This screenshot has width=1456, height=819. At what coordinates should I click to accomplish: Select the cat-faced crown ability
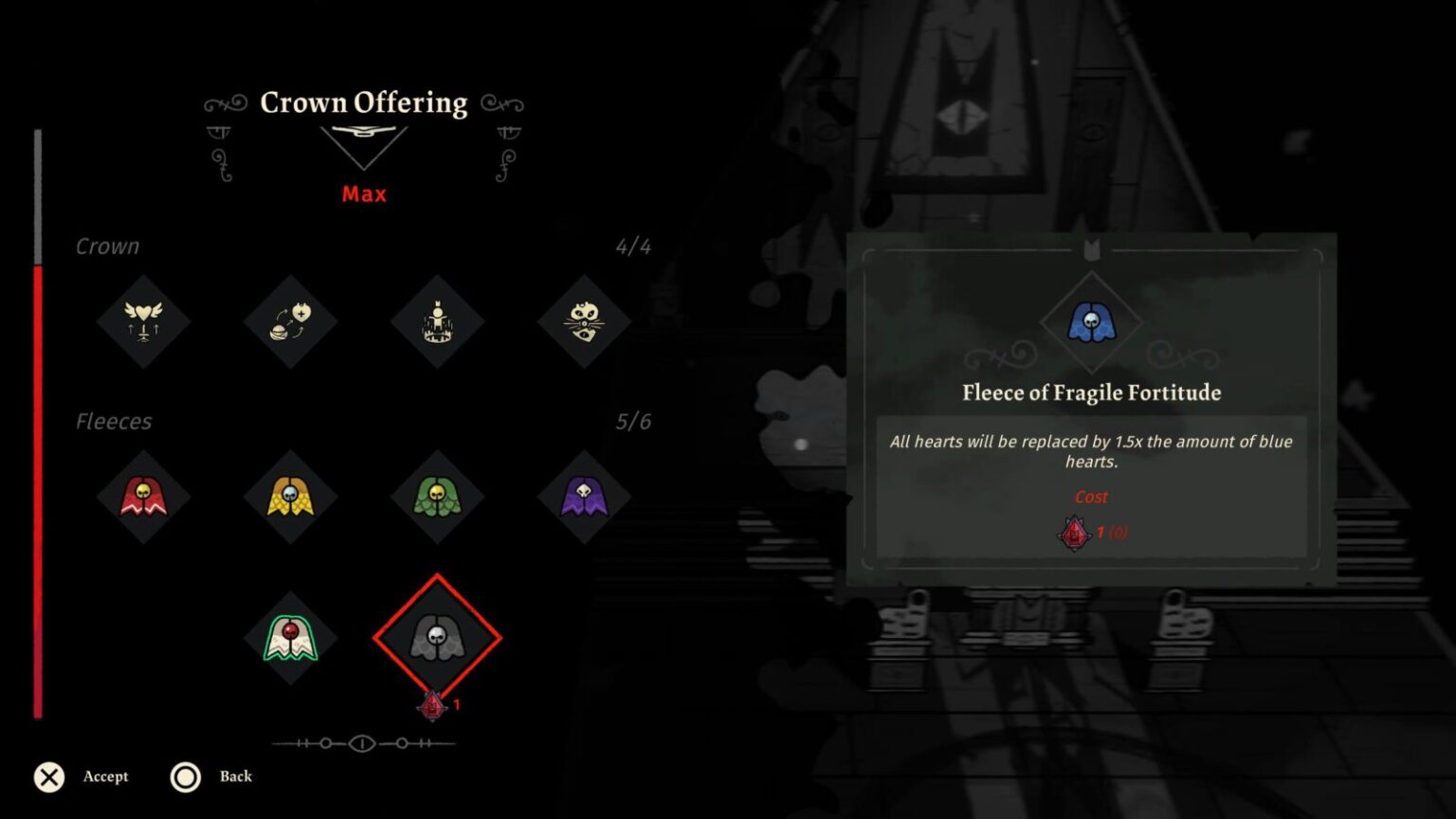click(x=584, y=322)
